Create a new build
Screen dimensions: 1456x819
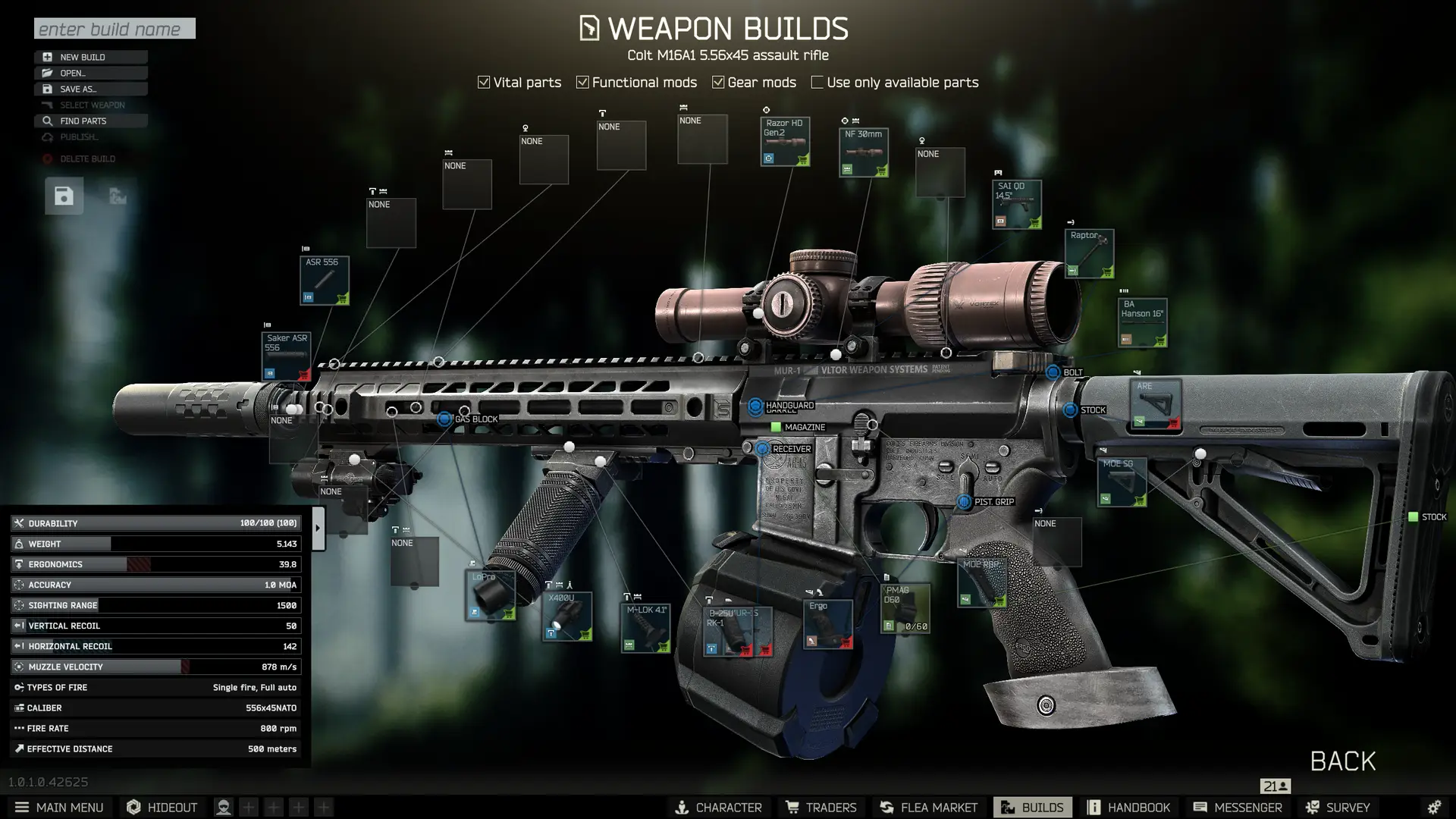(x=90, y=57)
